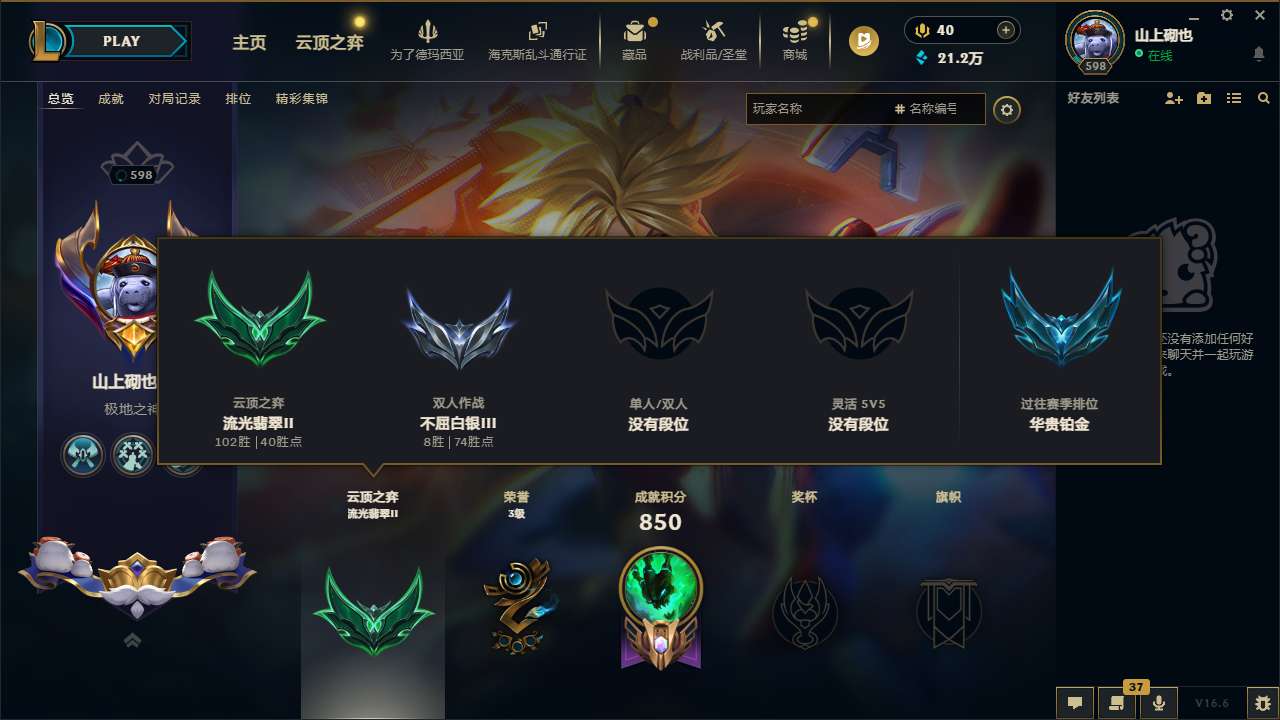The image size is (1280, 720).
Task: Open the chat bubble icon at bottom right
Action: tap(1074, 703)
